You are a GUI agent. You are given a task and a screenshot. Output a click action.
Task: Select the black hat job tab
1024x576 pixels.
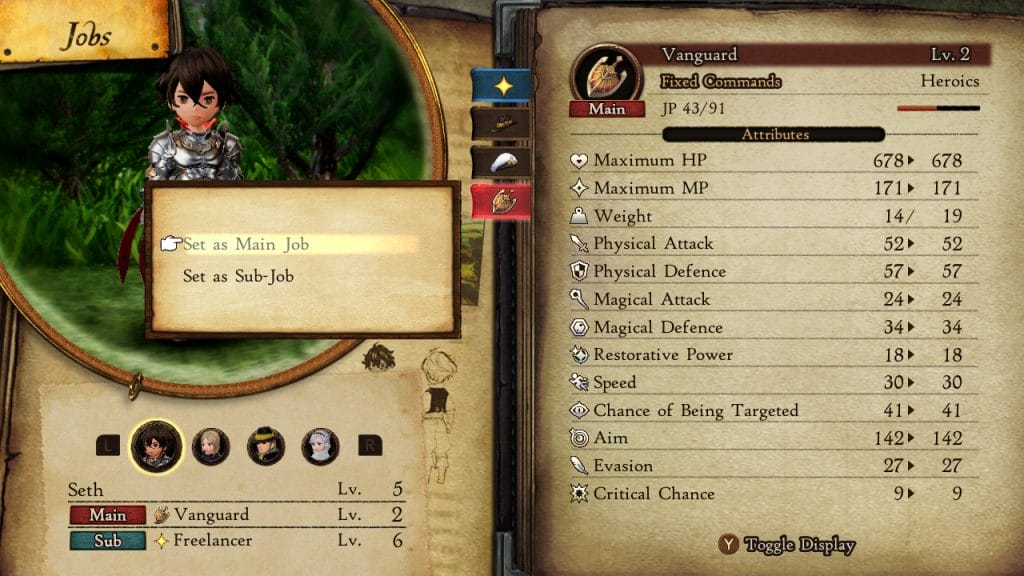pos(501,123)
